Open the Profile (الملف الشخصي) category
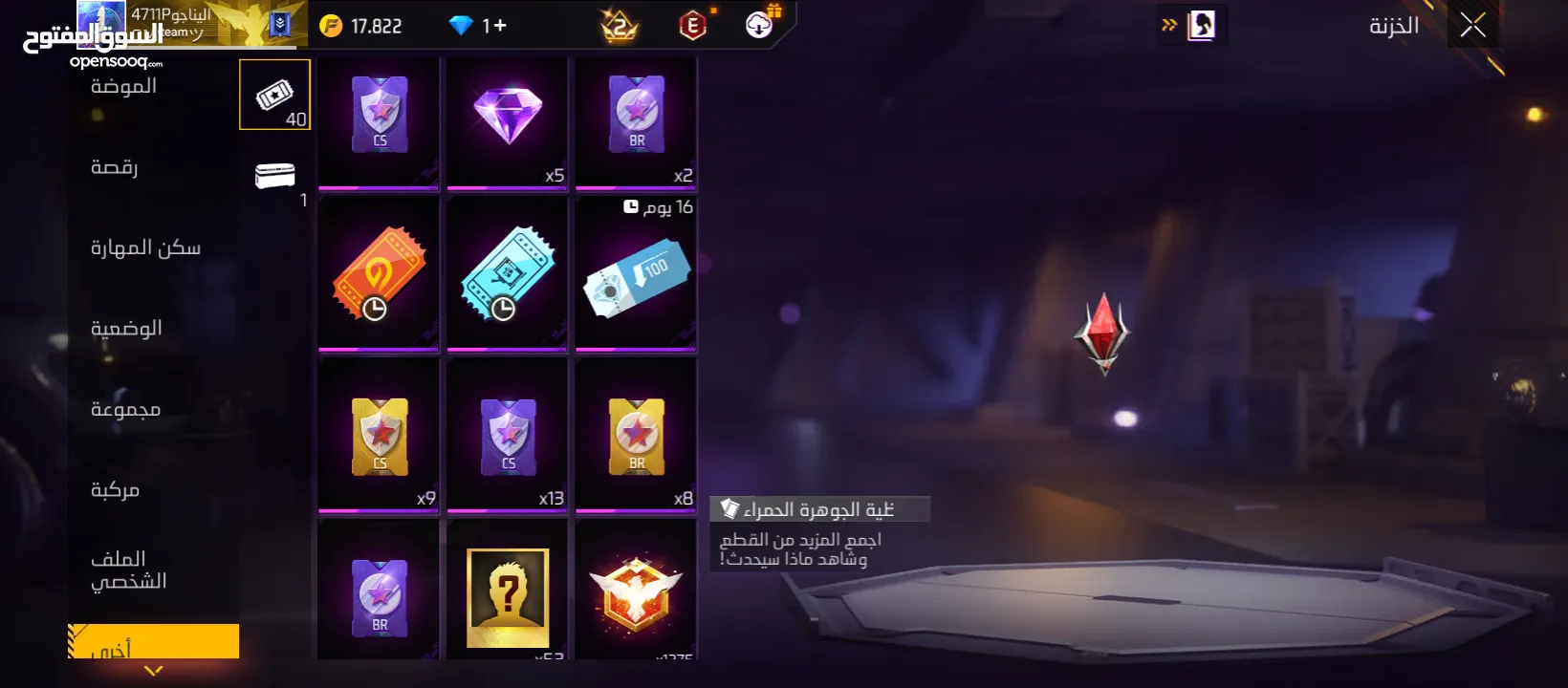This screenshot has width=1568, height=688. tap(128, 570)
